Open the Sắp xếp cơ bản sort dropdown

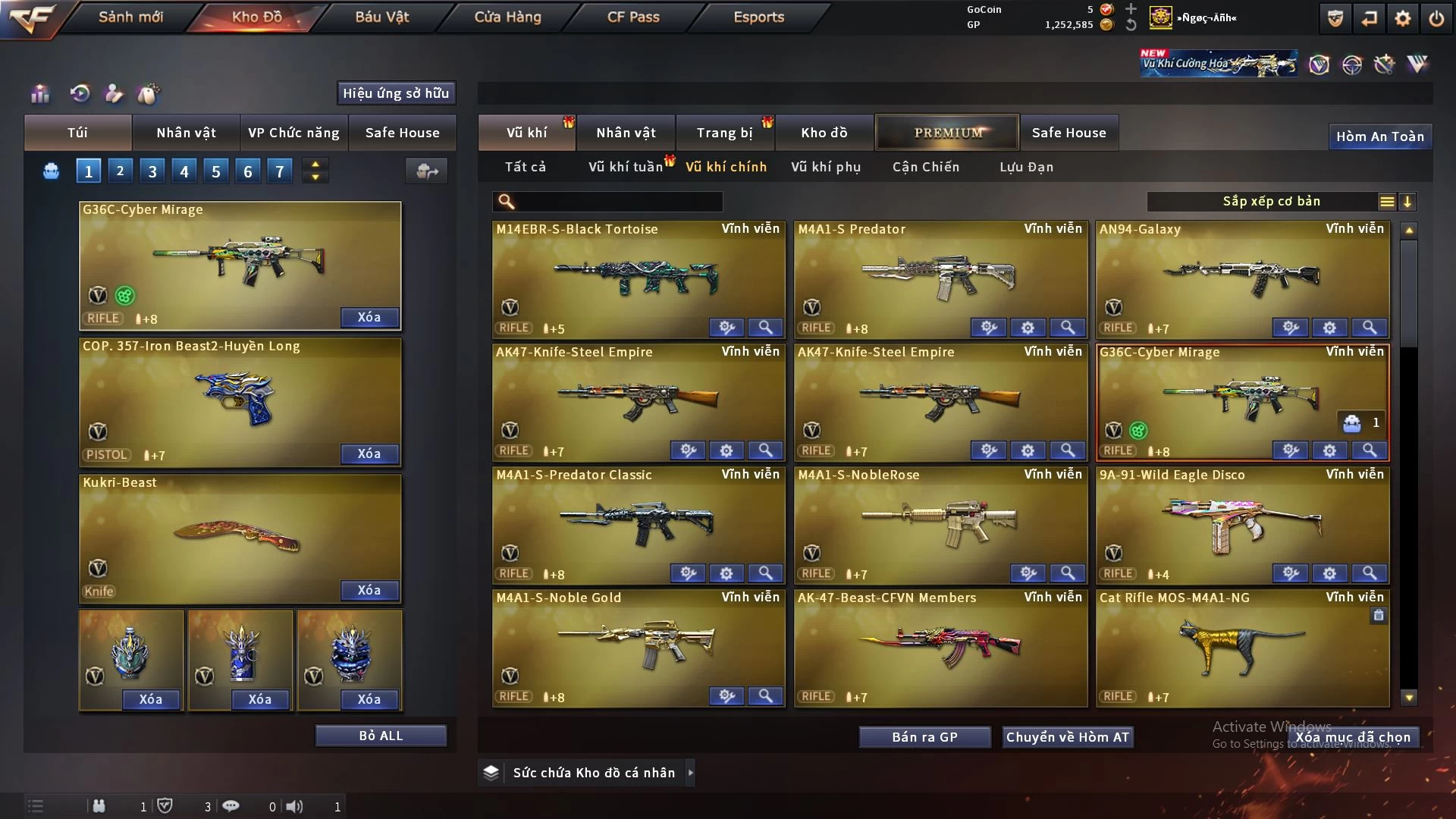pos(1271,202)
